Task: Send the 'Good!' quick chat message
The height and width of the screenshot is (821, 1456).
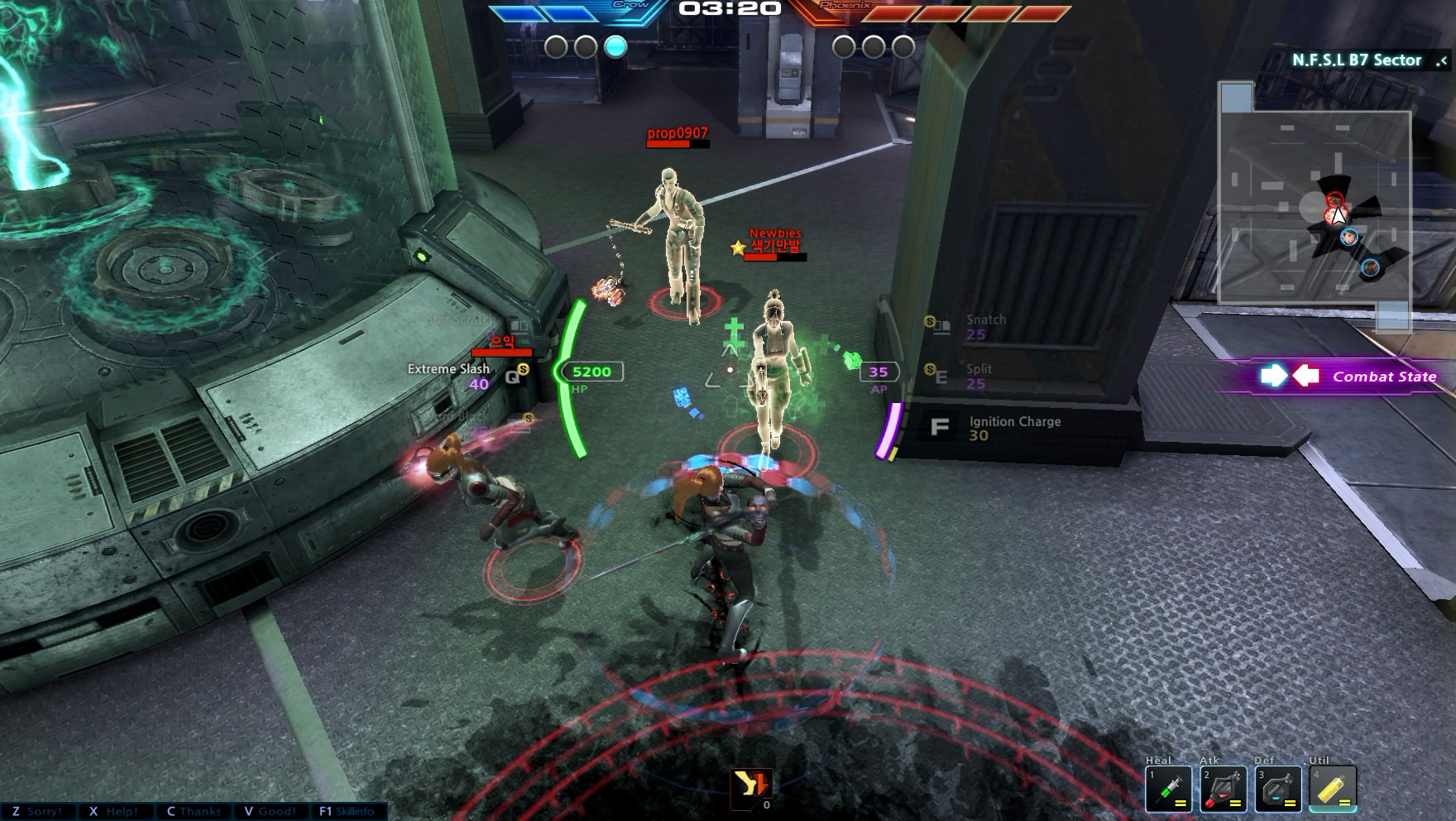Action: click(270, 811)
